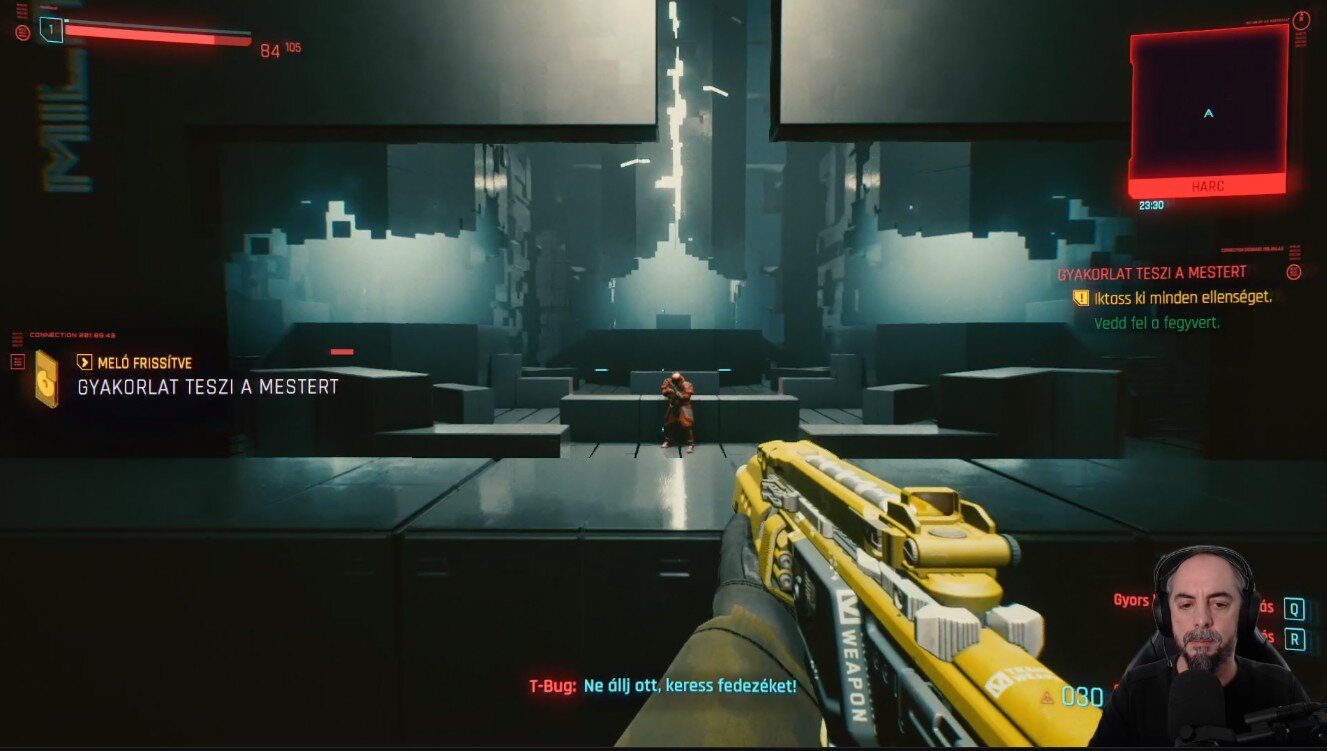The width and height of the screenshot is (1327, 751).
Task: Open the red minimap panel
Action: tap(1208, 110)
